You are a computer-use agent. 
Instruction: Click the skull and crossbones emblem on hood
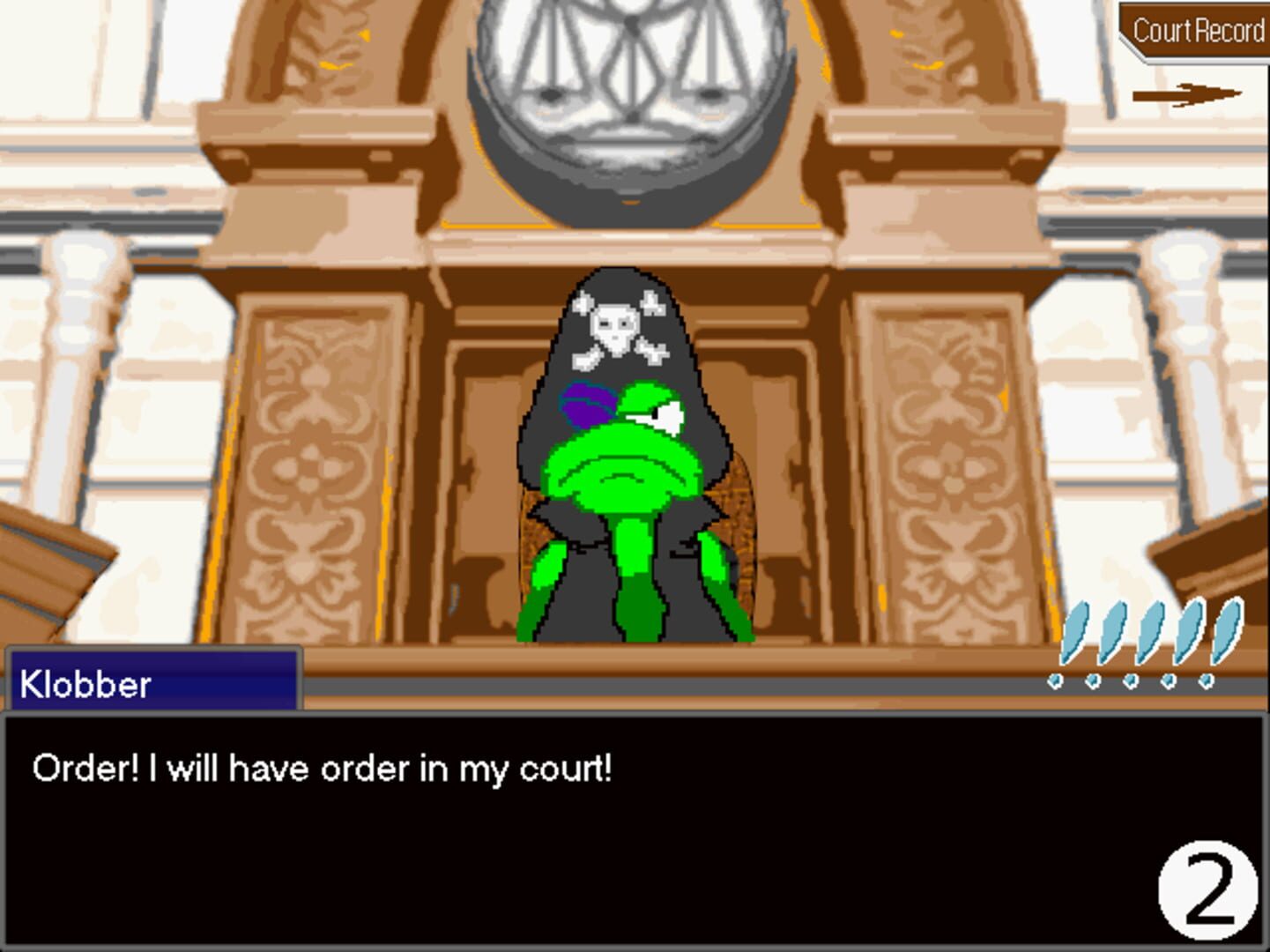(617, 328)
